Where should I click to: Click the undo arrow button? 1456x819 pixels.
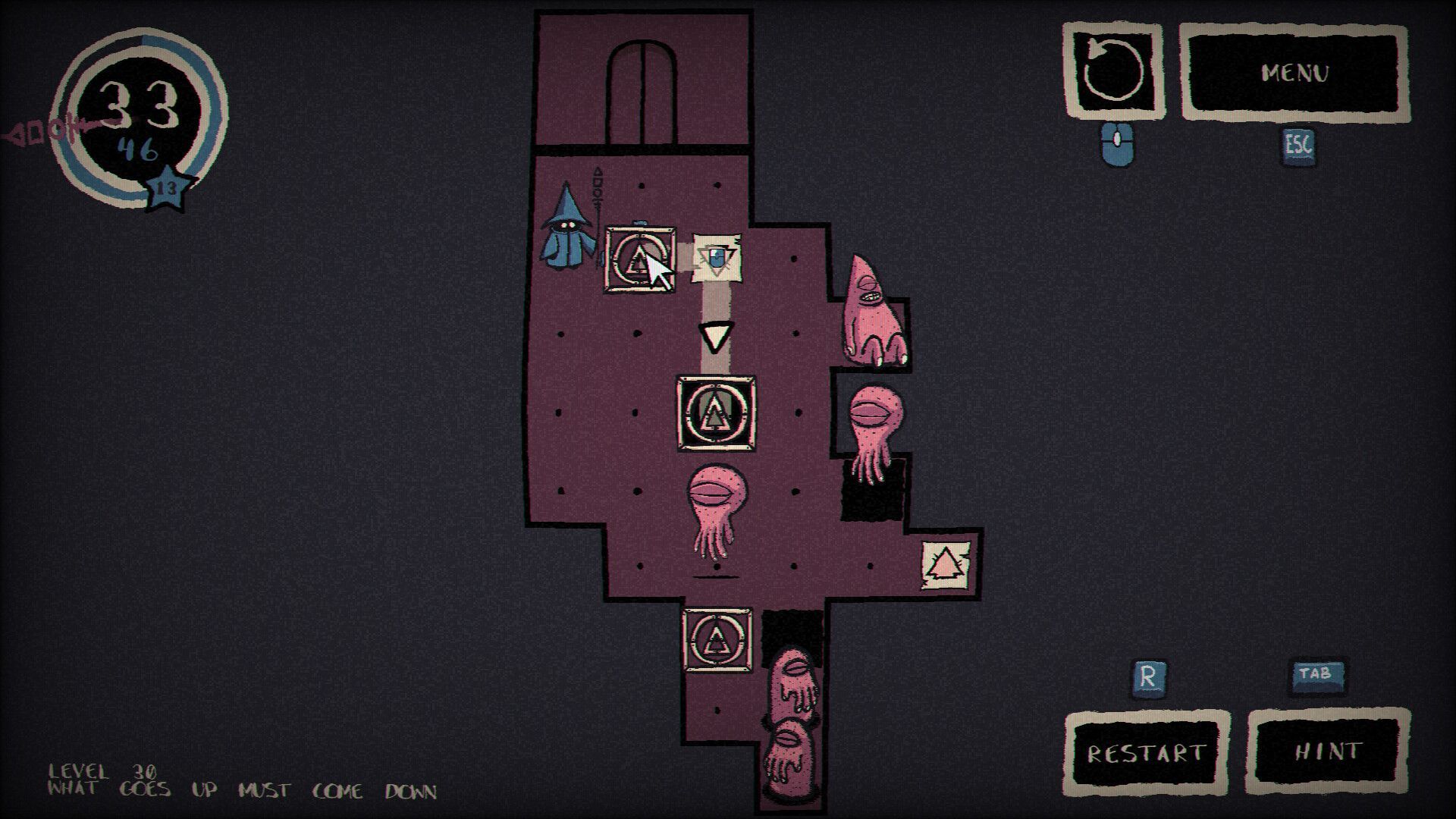[1113, 71]
